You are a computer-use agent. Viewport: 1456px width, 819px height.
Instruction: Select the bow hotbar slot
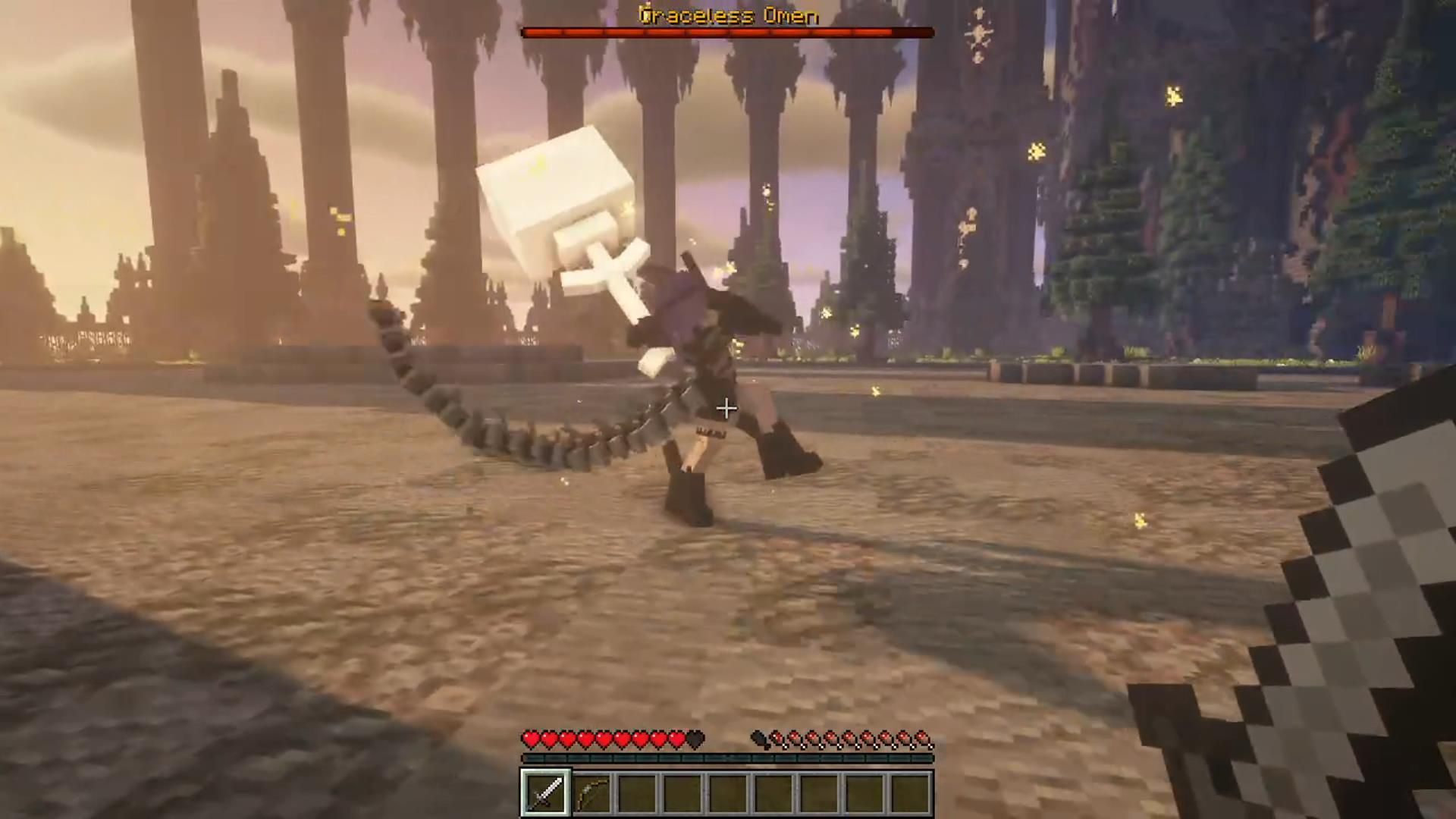pos(591,793)
